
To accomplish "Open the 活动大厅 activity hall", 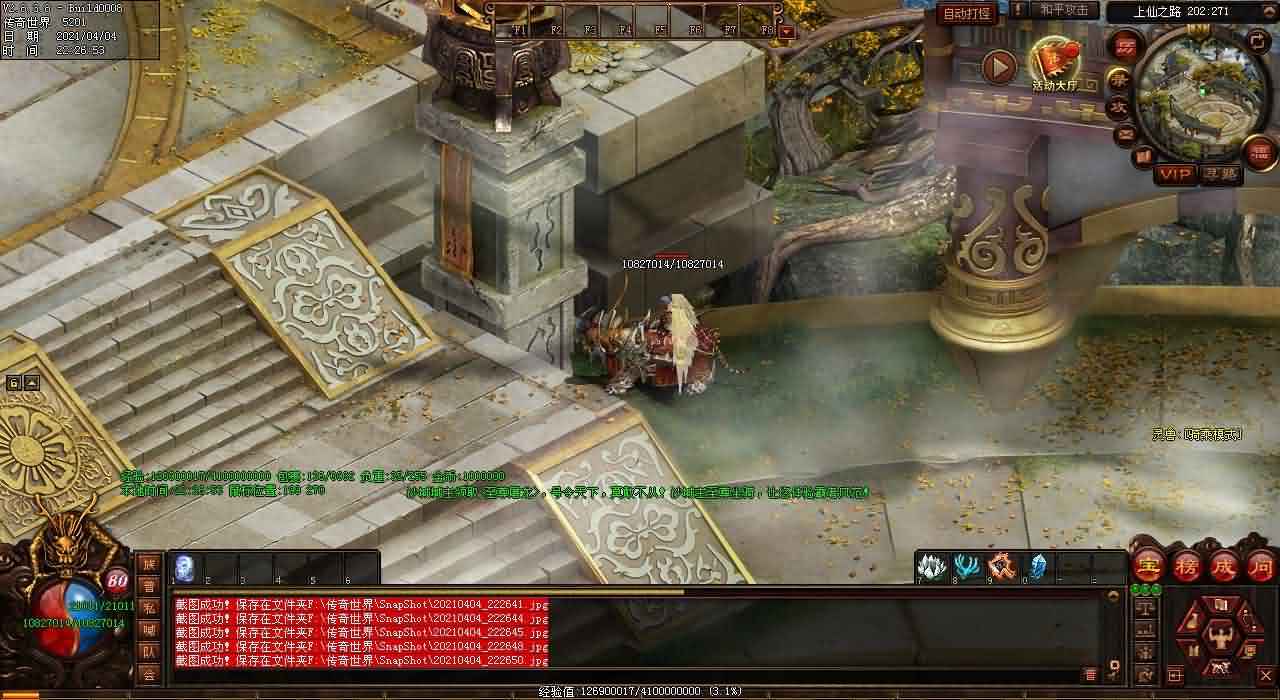I will pos(1055,66).
